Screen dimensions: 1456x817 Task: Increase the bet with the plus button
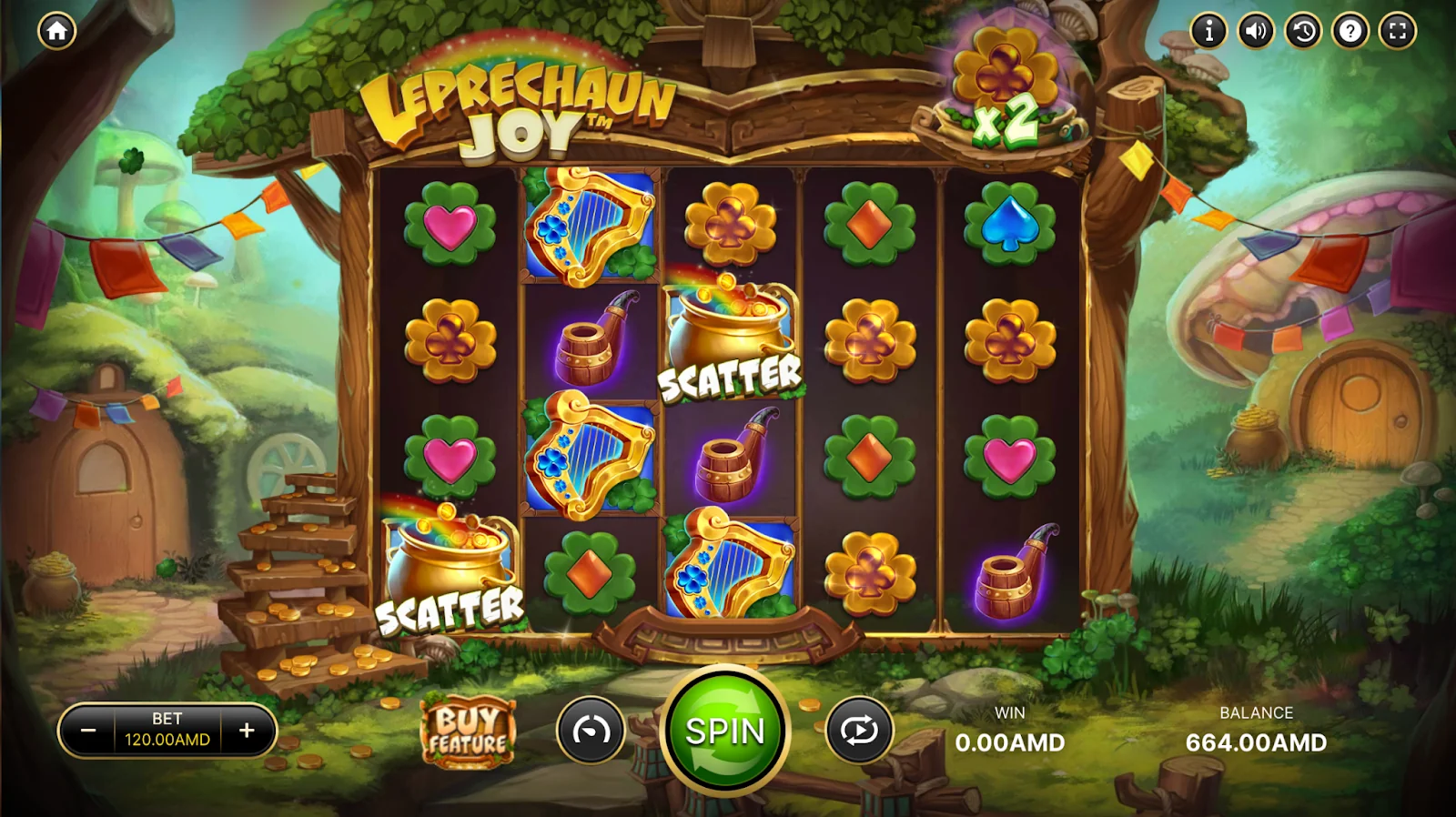click(247, 731)
